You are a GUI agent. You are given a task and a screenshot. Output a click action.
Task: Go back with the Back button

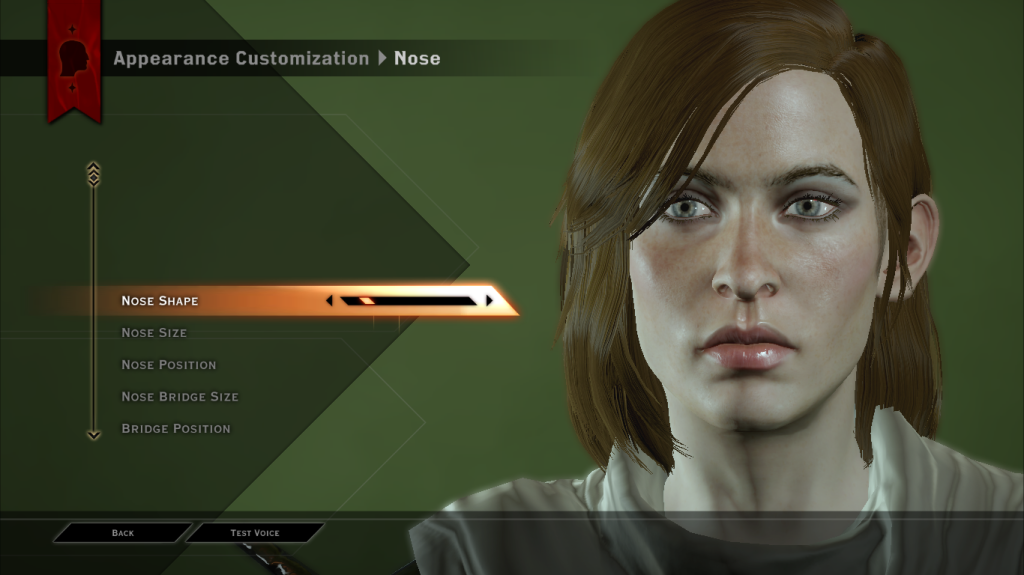coord(123,533)
